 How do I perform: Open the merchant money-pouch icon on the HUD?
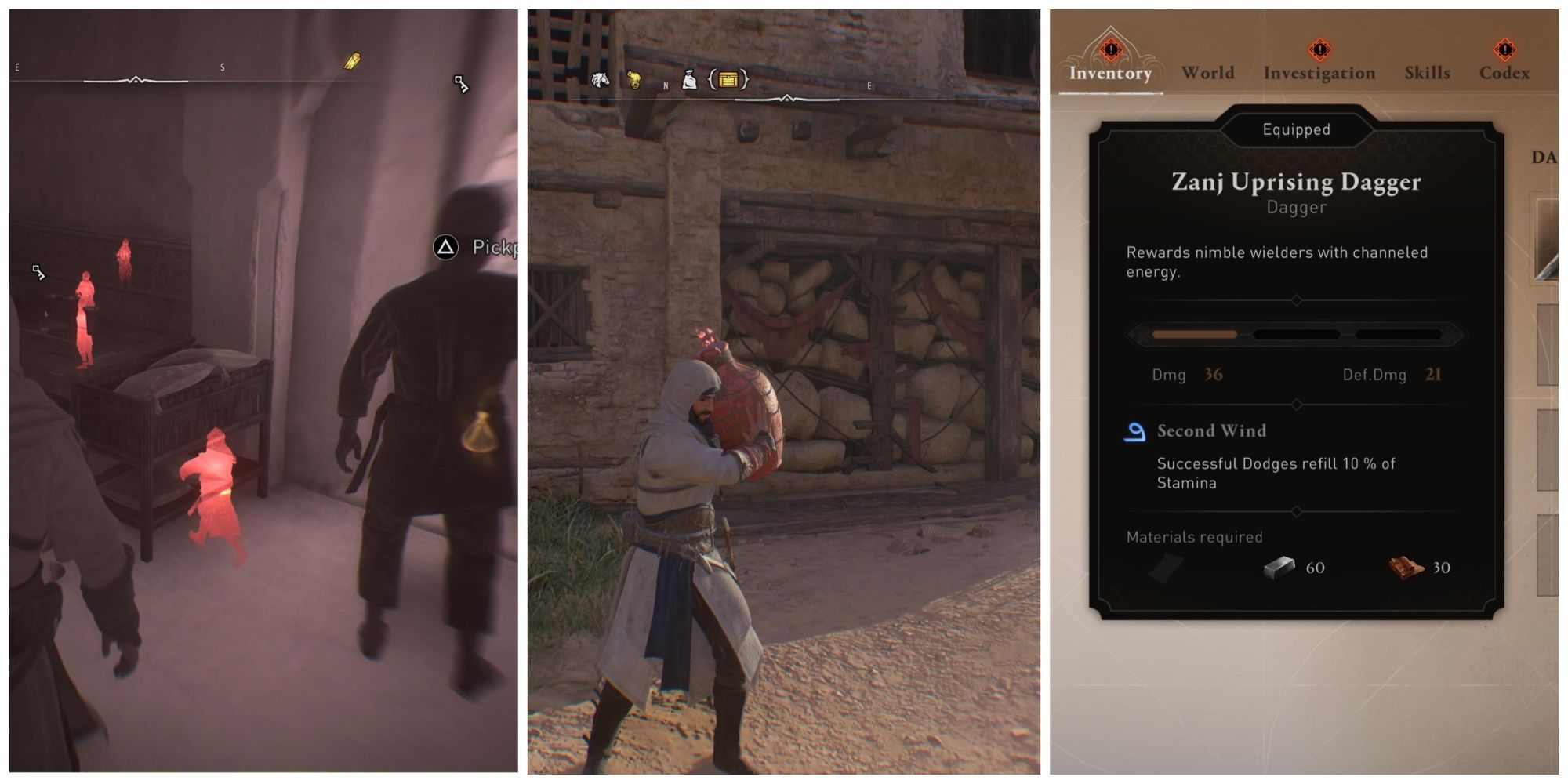coord(689,80)
